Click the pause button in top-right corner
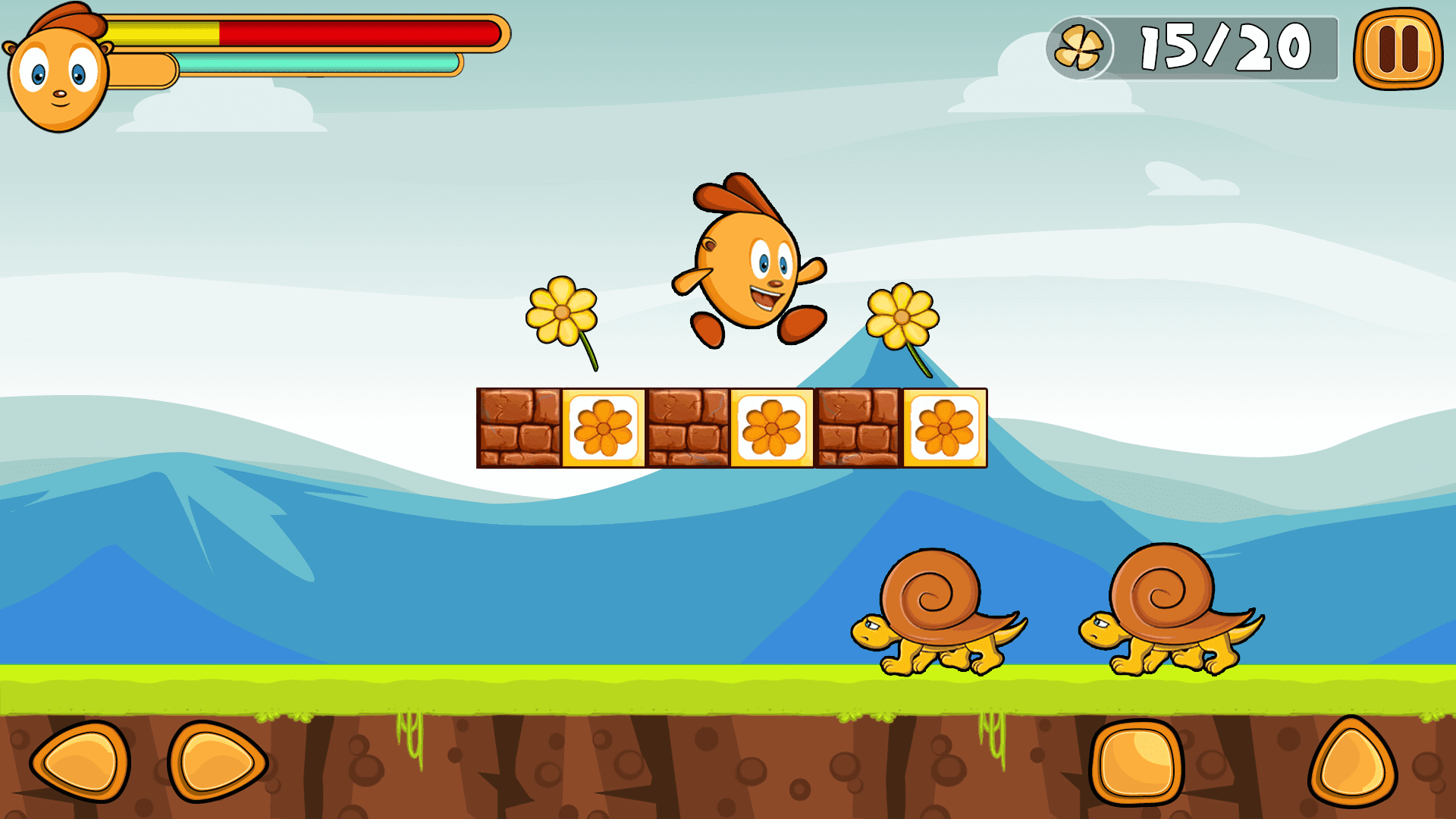 [1401, 47]
